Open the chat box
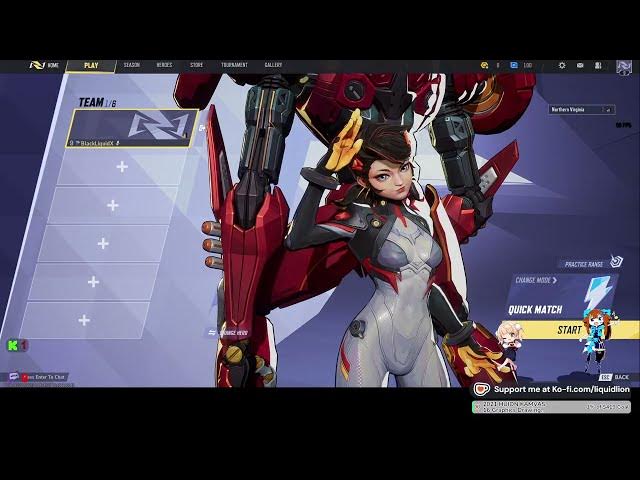This screenshot has width=640, height=480. [40, 377]
